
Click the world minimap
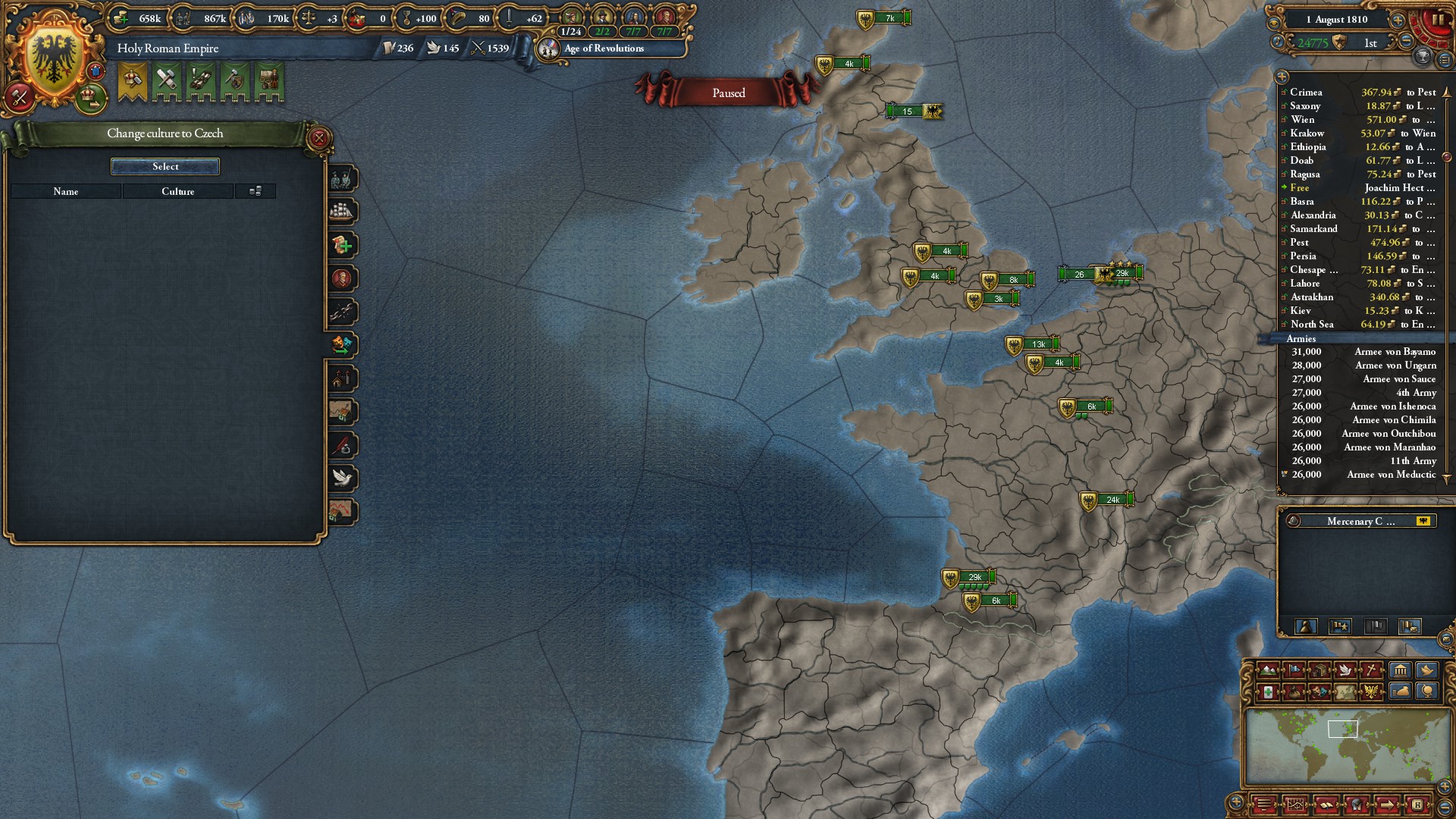click(x=1342, y=747)
